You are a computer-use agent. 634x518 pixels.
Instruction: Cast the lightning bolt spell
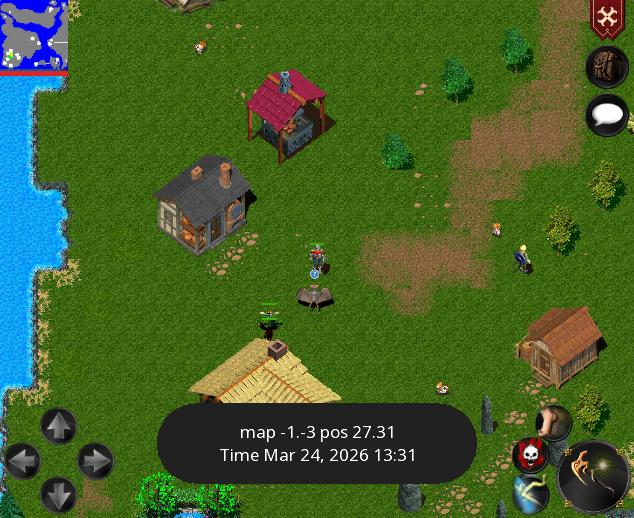(533, 492)
